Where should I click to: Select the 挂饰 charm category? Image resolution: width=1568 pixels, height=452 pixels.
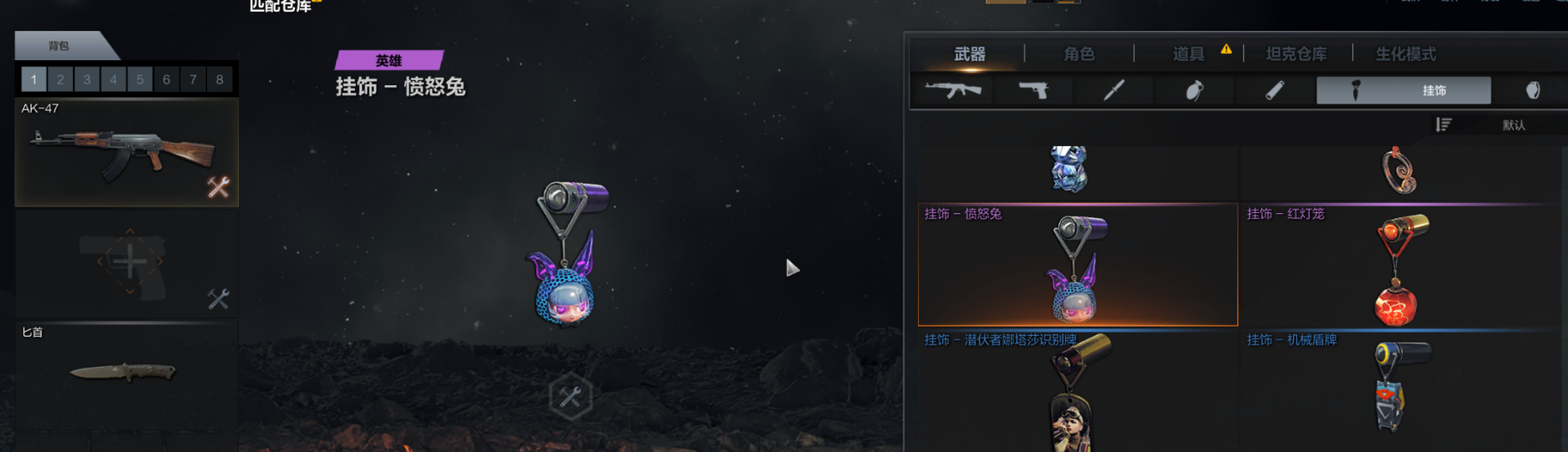[x=1403, y=90]
